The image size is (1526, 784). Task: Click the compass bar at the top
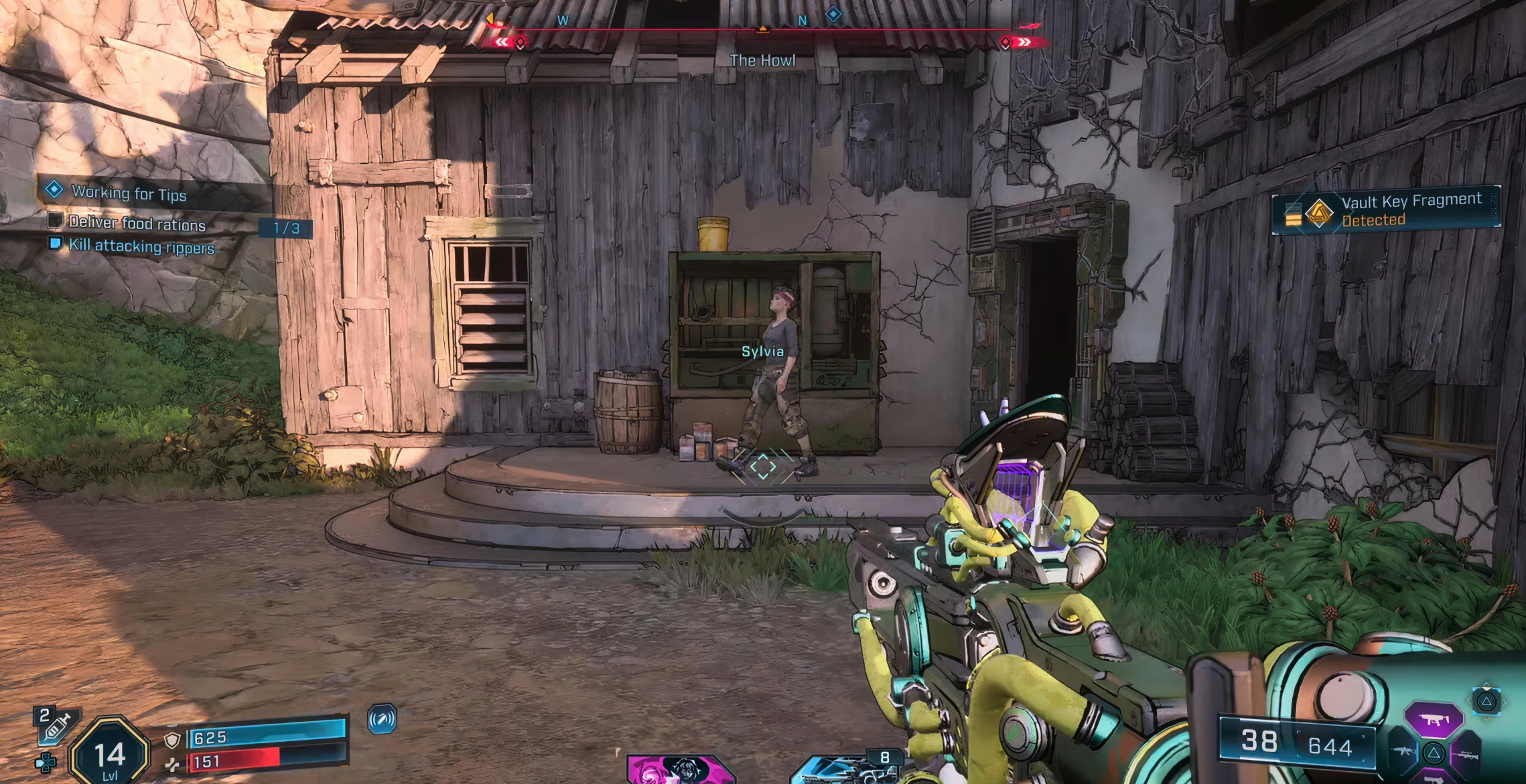pyautogui.click(x=762, y=30)
